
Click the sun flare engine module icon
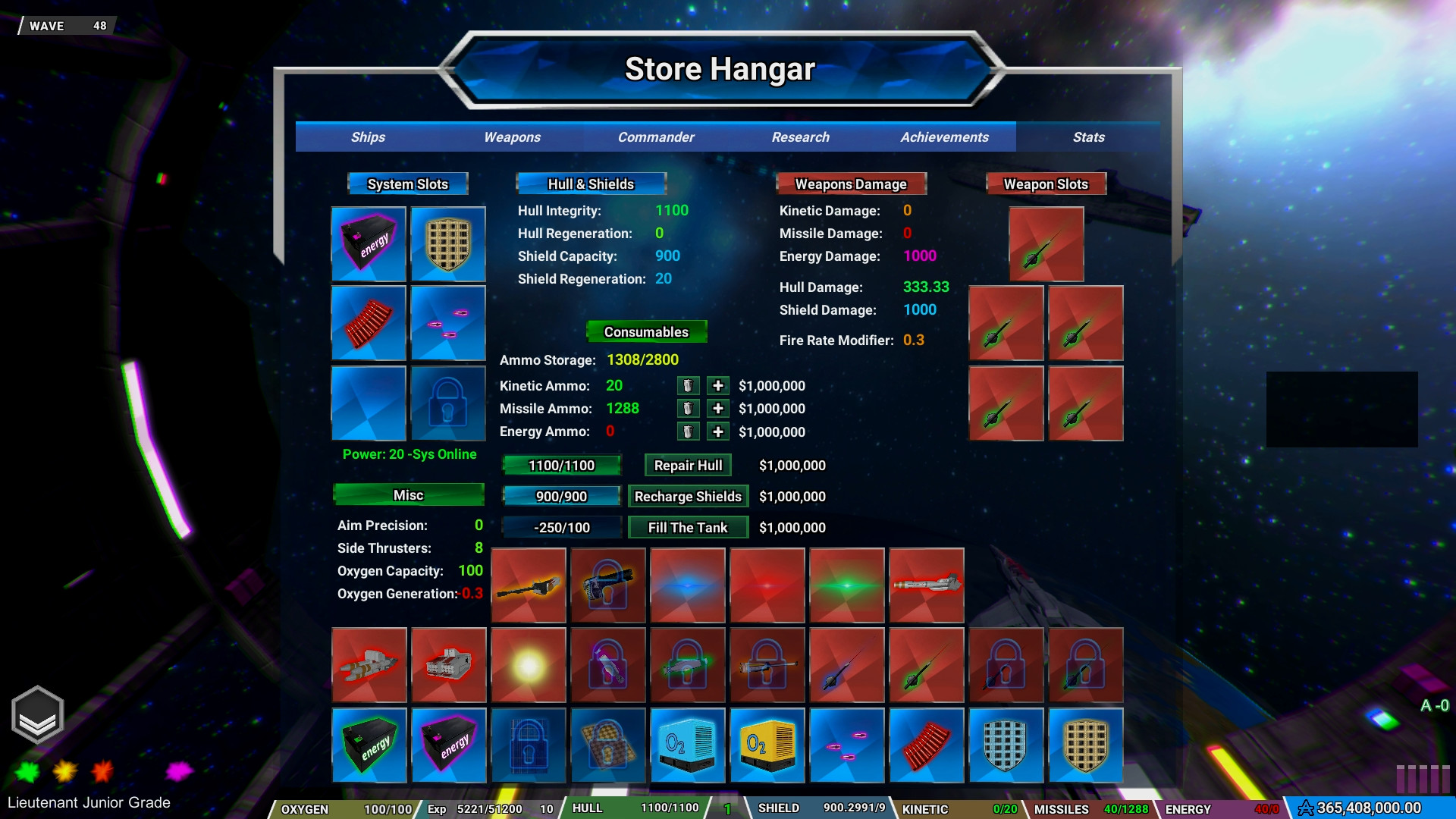[x=528, y=665]
